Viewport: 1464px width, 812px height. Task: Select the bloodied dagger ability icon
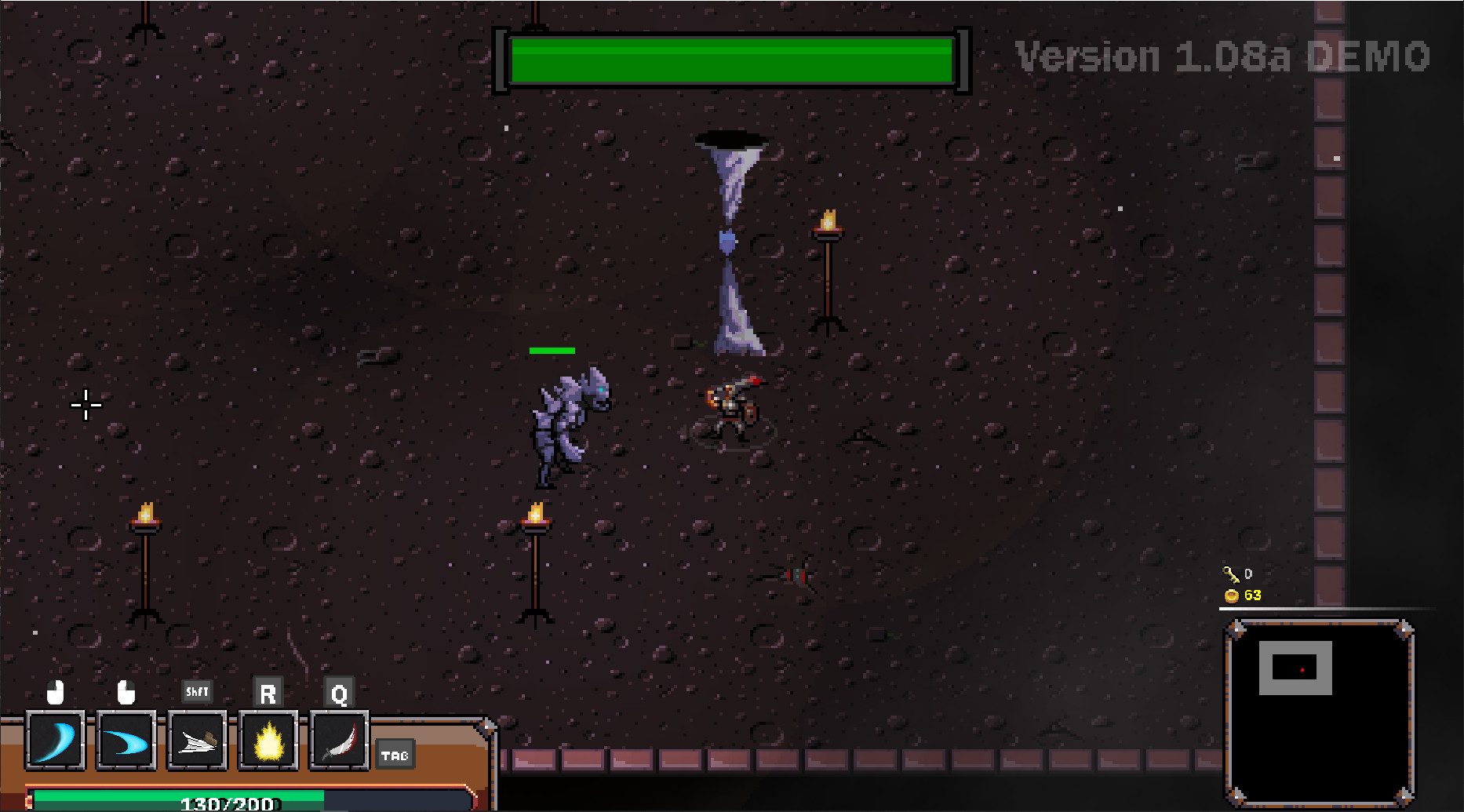339,740
